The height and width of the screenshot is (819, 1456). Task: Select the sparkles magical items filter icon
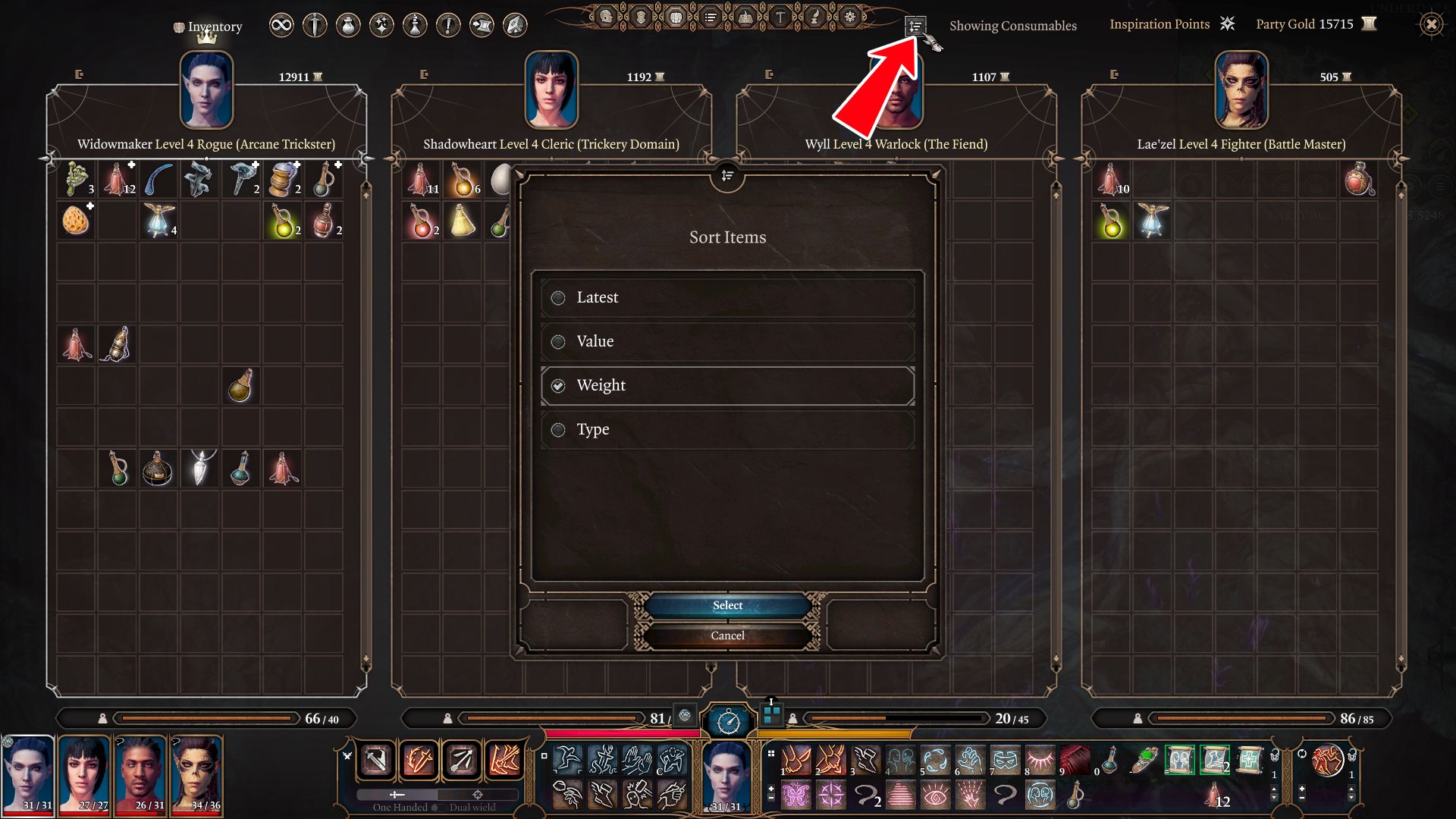point(381,25)
